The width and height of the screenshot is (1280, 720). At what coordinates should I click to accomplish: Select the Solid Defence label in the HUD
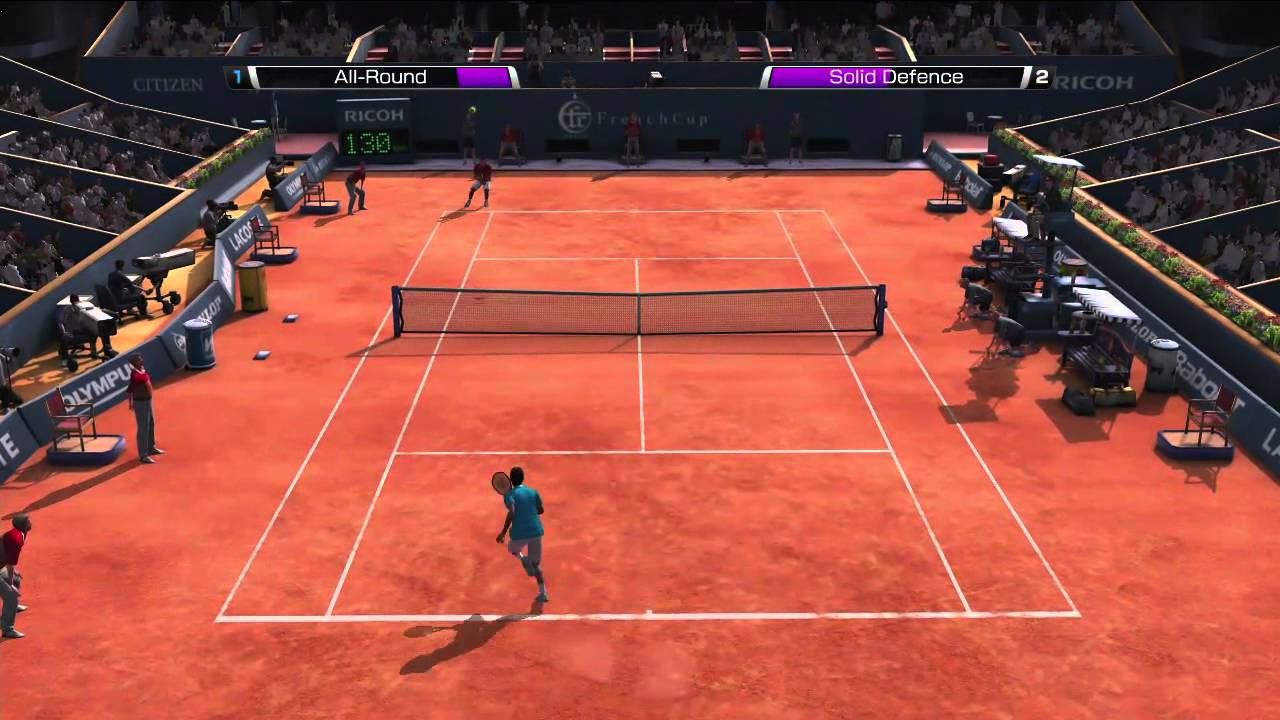[895, 76]
